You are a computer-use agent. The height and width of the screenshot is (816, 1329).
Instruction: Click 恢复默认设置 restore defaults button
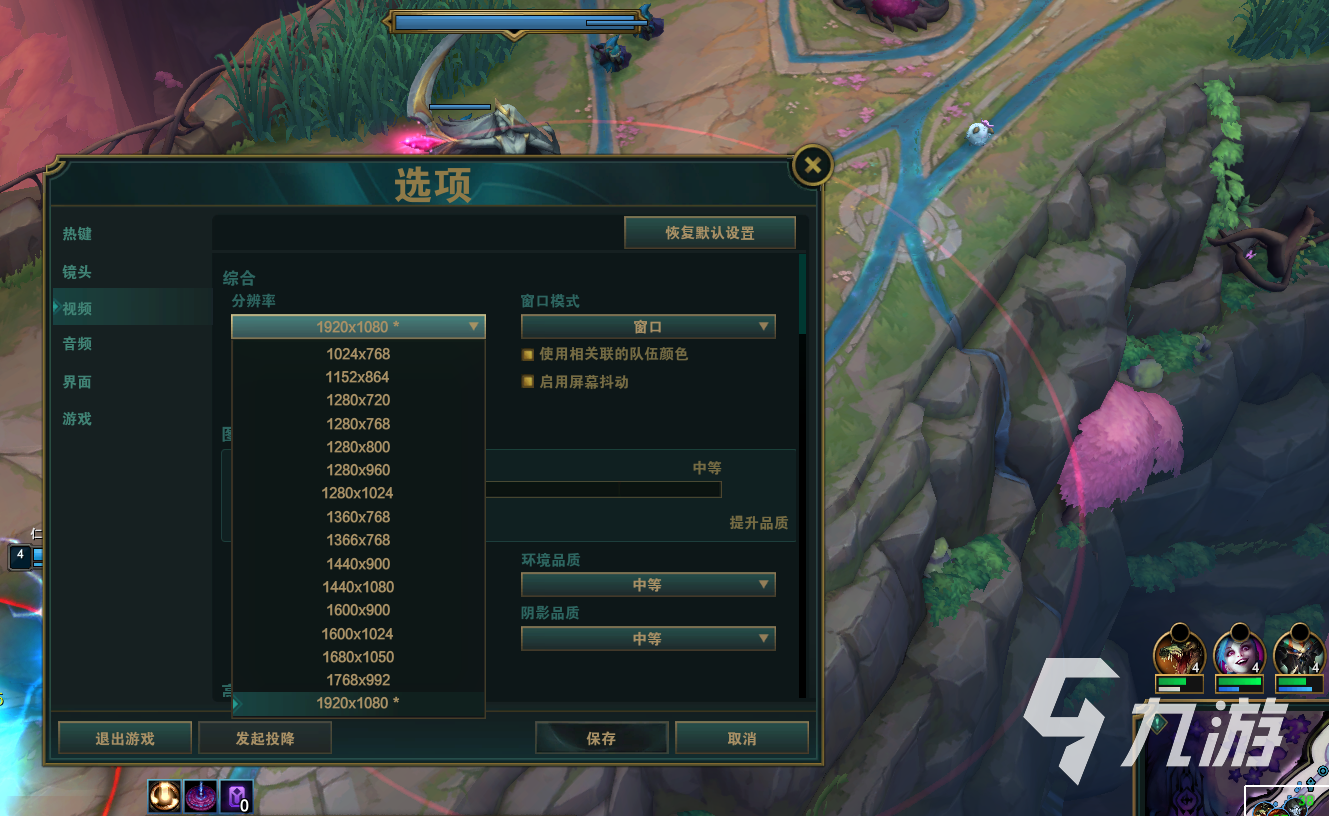click(710, 233)
